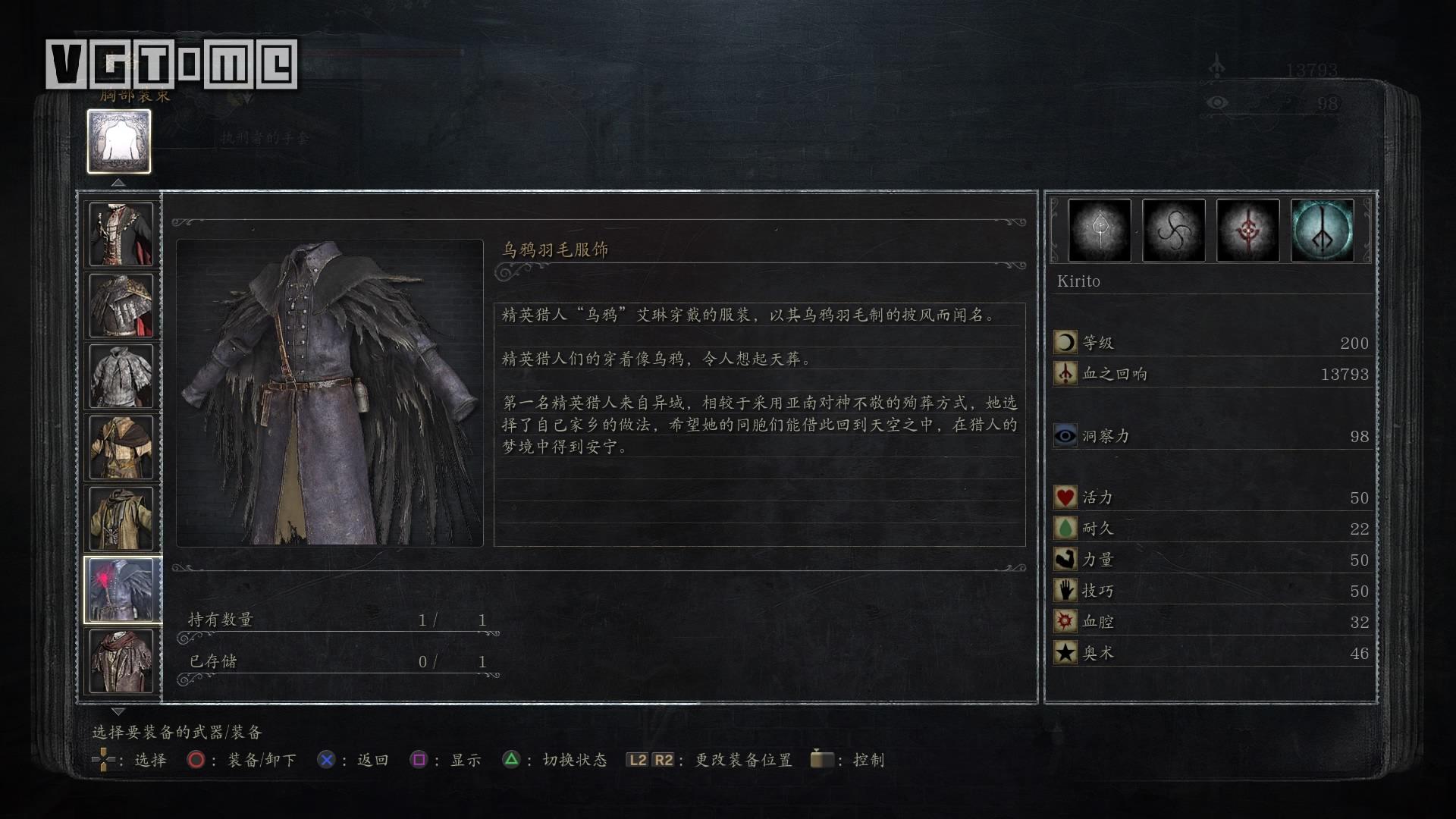Select the yellow garb with brown shawl

coord(121,447)
